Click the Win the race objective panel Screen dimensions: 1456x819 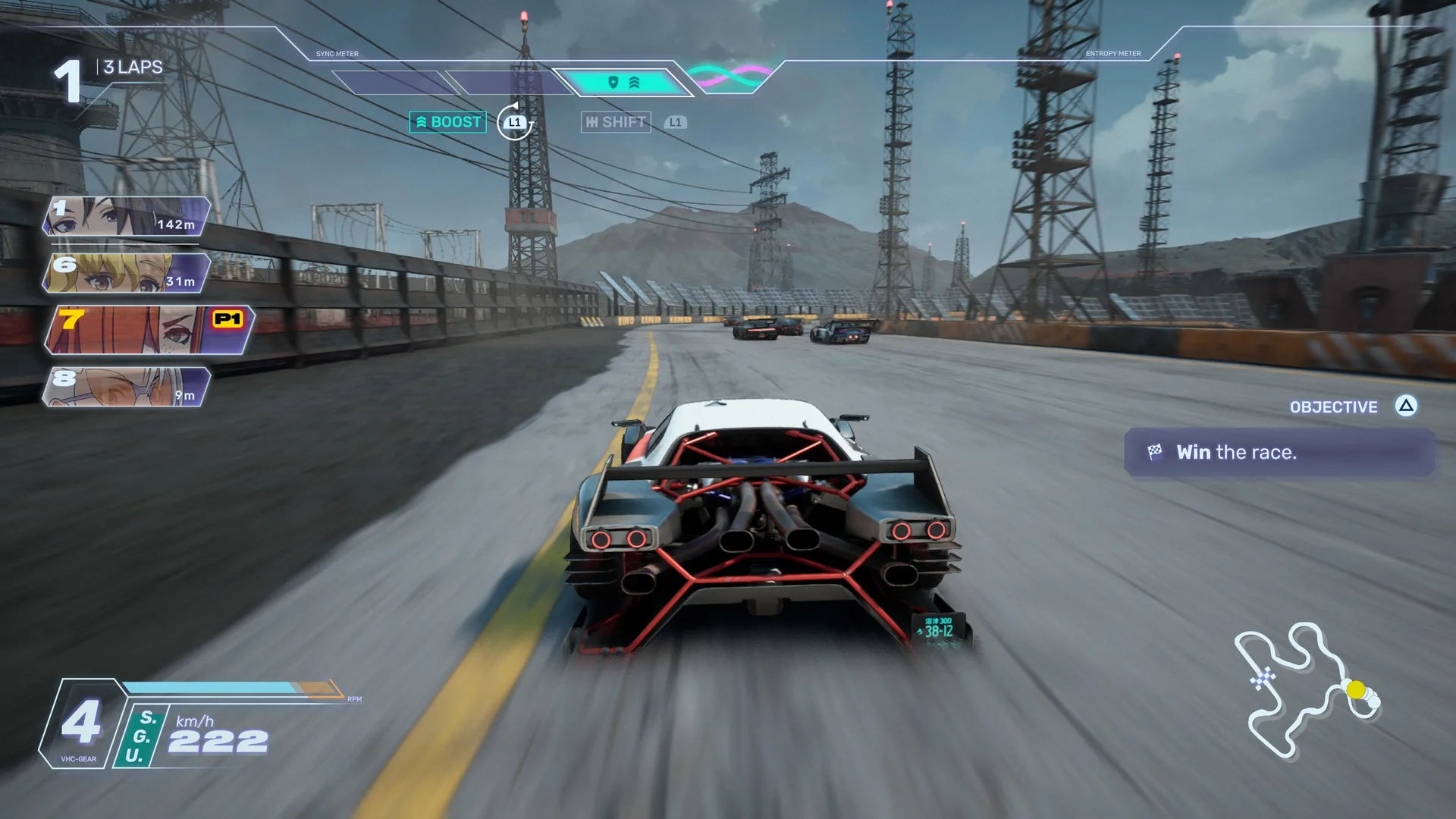[x=1279, y=453]
